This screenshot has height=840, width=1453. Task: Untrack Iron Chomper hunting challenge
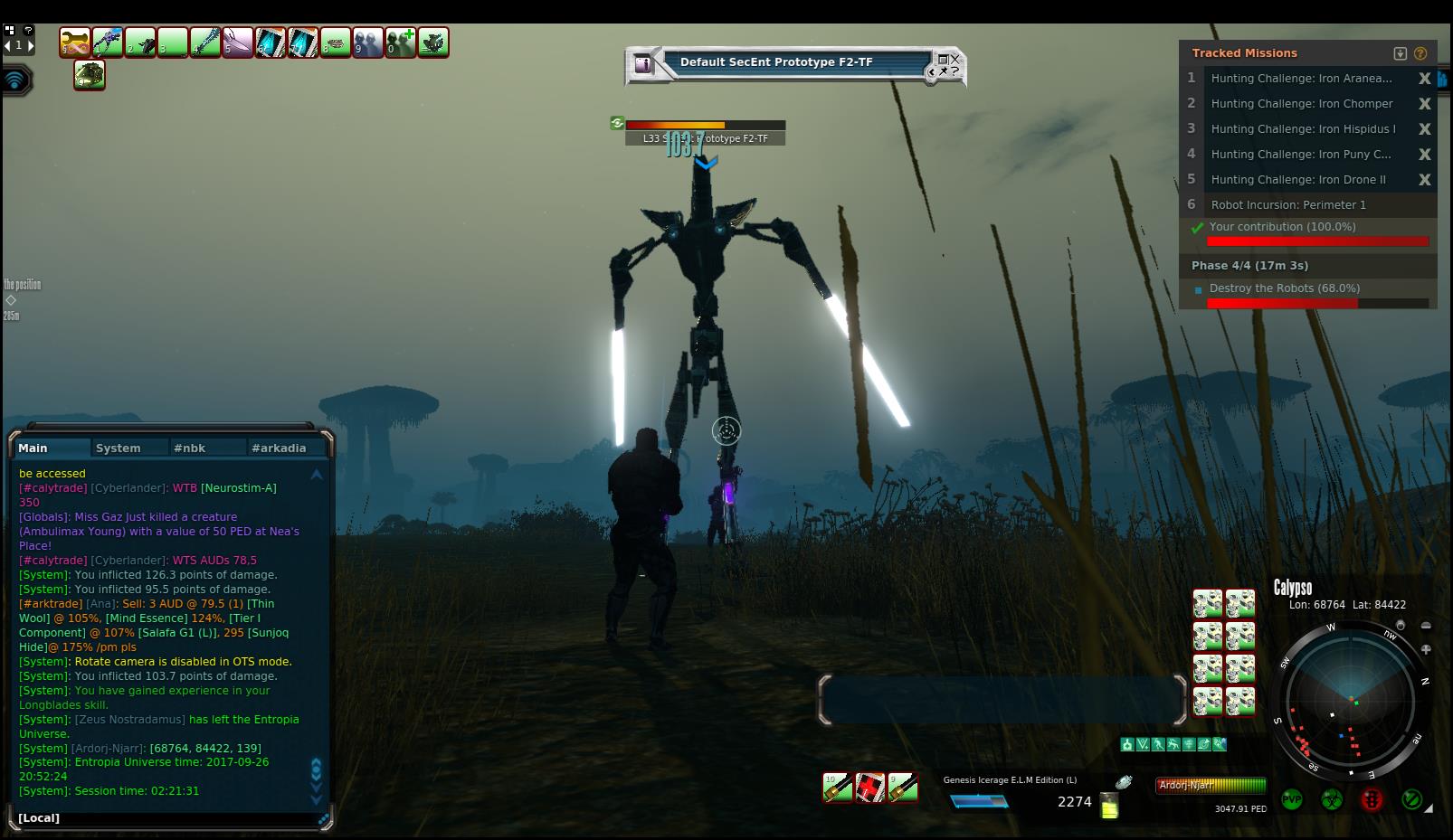click(x=1424, y=104)
